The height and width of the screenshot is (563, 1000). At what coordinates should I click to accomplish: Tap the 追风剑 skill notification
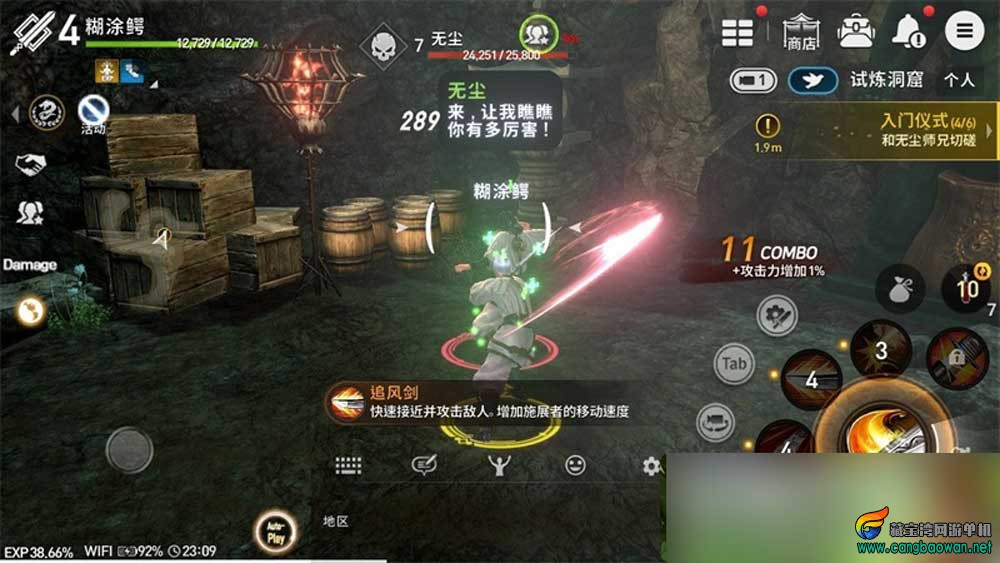[480, 402]
